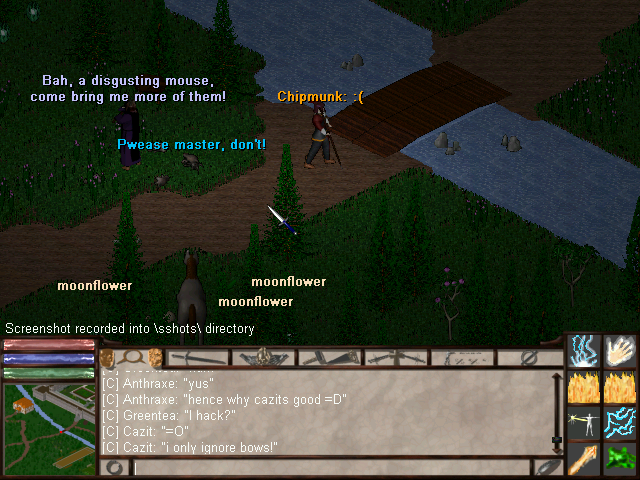This screenshot has height=480, width=640.
Task: Cast the lightning storm spell
Action: click(x=585, y=351)
